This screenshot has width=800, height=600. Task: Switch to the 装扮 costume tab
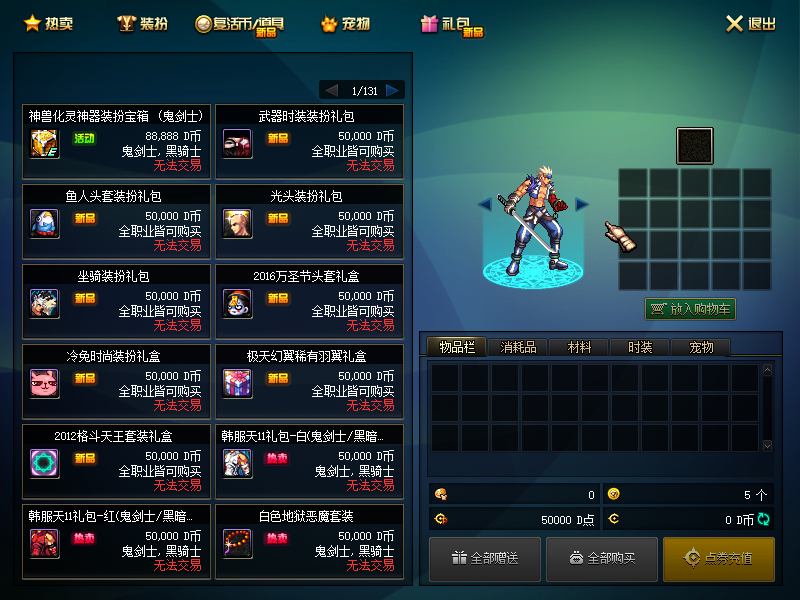coord(141,23)
